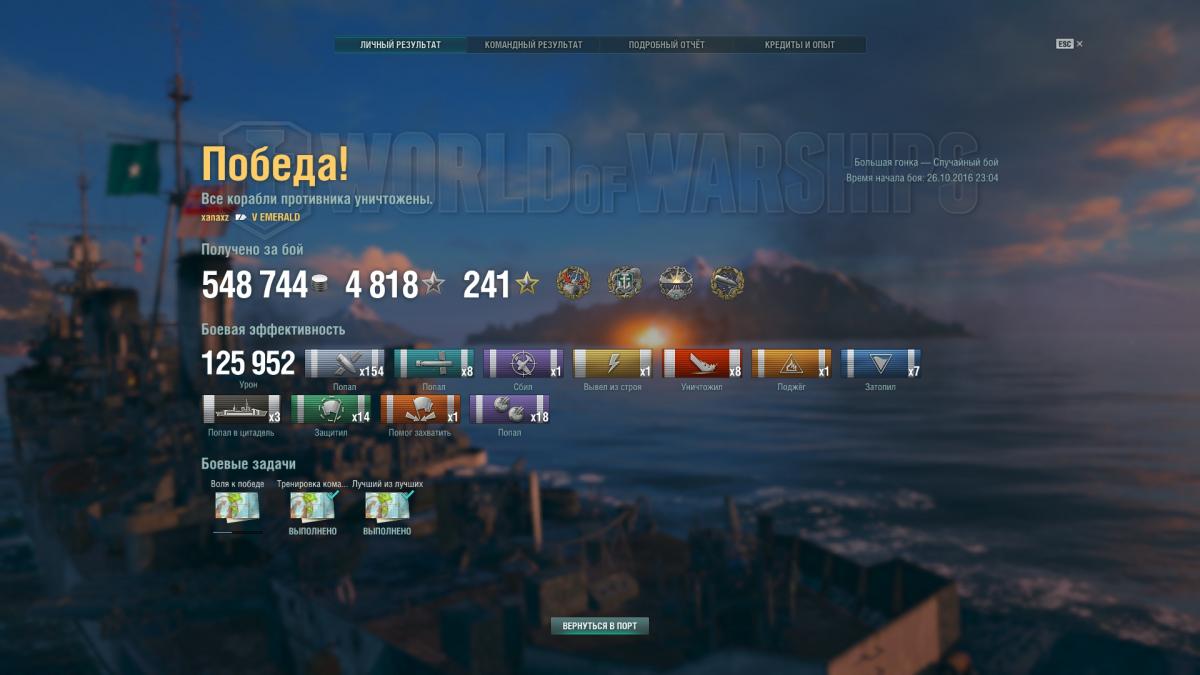Click the purple secondary hits ribbon x18
This screenshot has height=675, width=1200.
click(x=509, y=410)
